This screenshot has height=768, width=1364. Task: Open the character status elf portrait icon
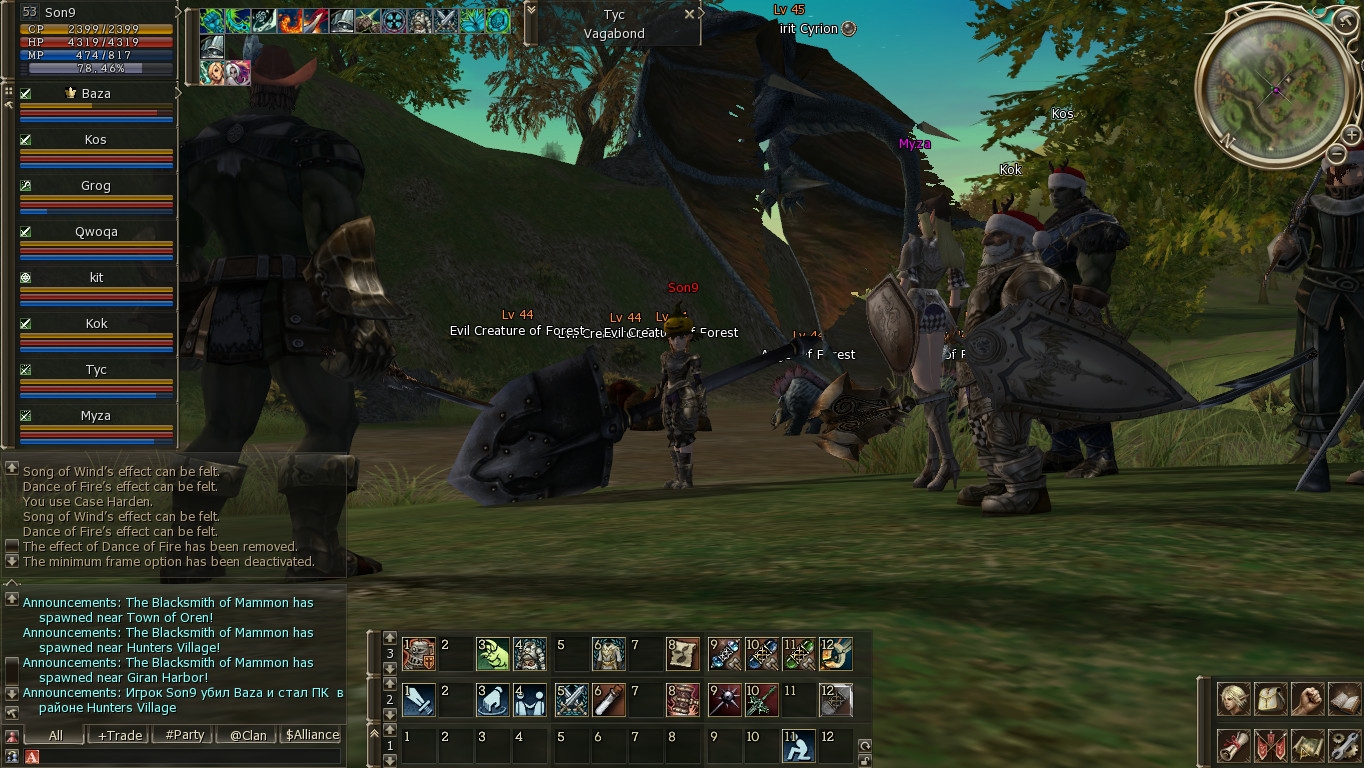pyautogui.click(x=1233, y=699)
